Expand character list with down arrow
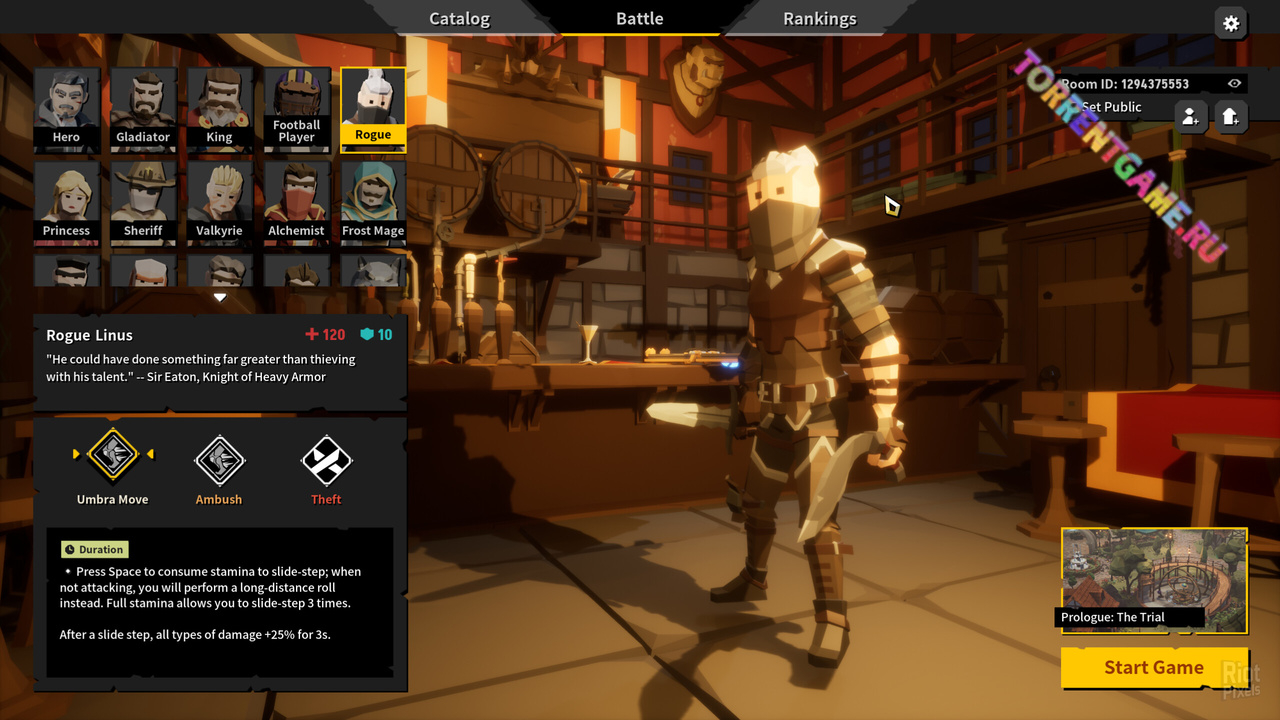1280x720 pixels. (220, 297)
